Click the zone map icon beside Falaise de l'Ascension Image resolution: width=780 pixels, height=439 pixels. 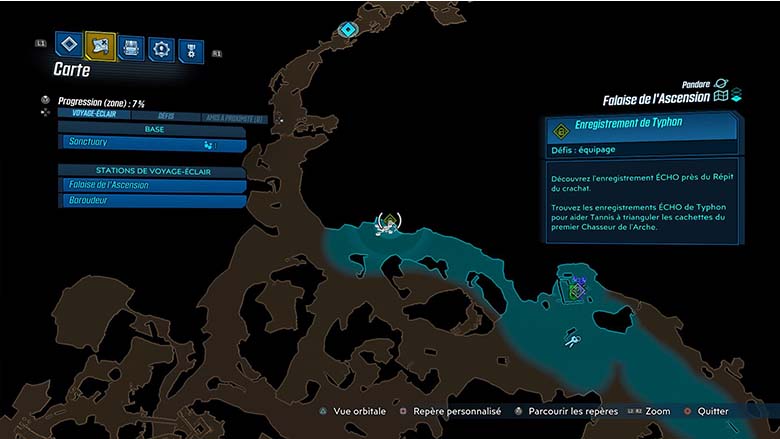[x=720, y=97]
